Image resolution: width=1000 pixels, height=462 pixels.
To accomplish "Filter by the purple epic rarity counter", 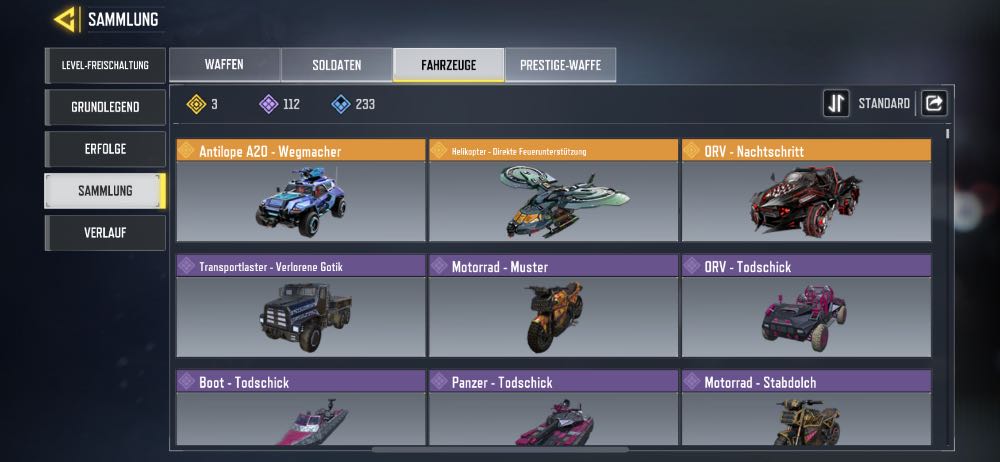I will [279, 104].
